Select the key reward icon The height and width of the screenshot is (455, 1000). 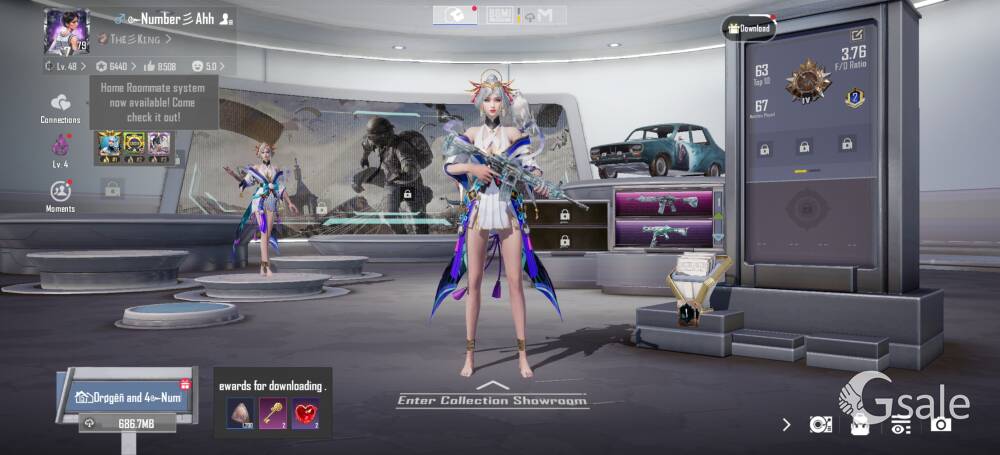273,412
